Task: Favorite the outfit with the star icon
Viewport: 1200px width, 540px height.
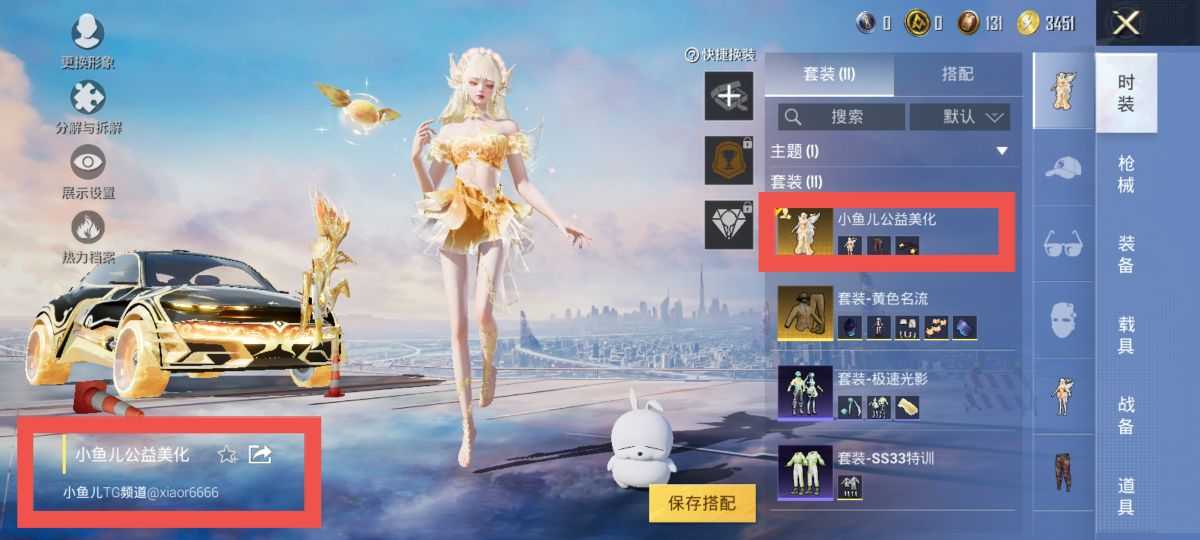Action: (227, 455)
